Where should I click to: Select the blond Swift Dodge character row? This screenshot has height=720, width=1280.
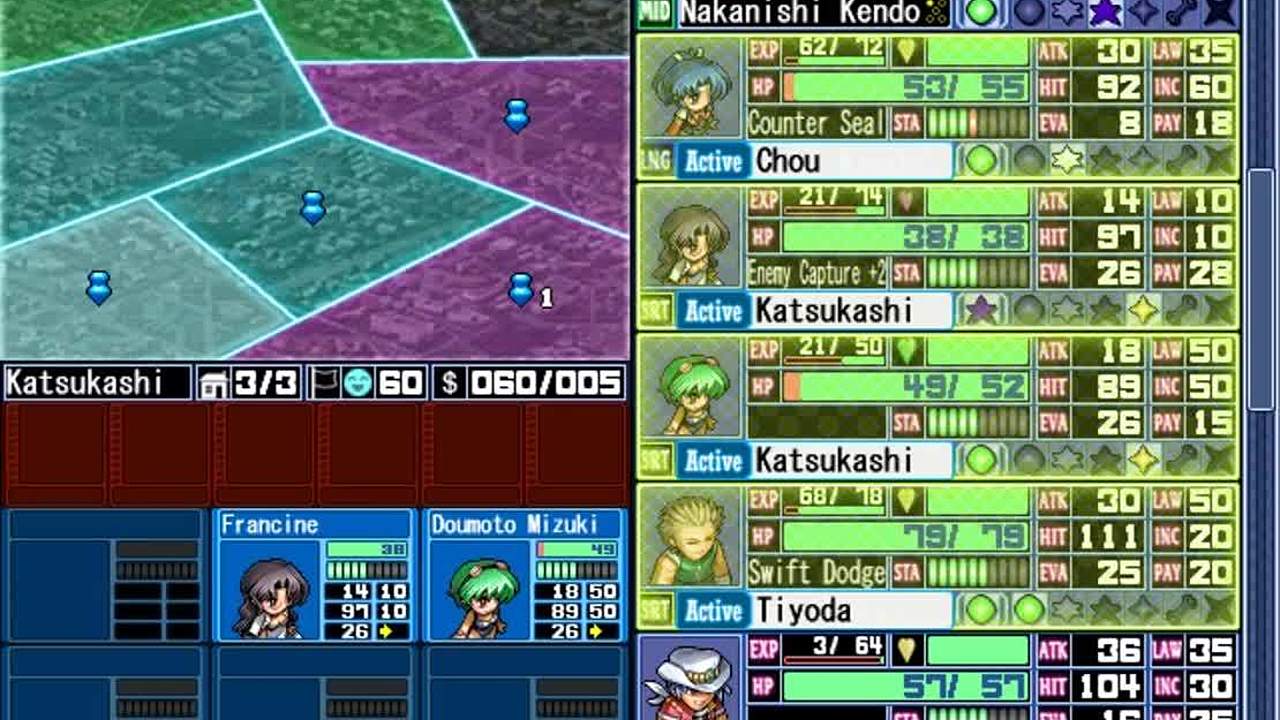pyautogui.click(x=937, y=556)
